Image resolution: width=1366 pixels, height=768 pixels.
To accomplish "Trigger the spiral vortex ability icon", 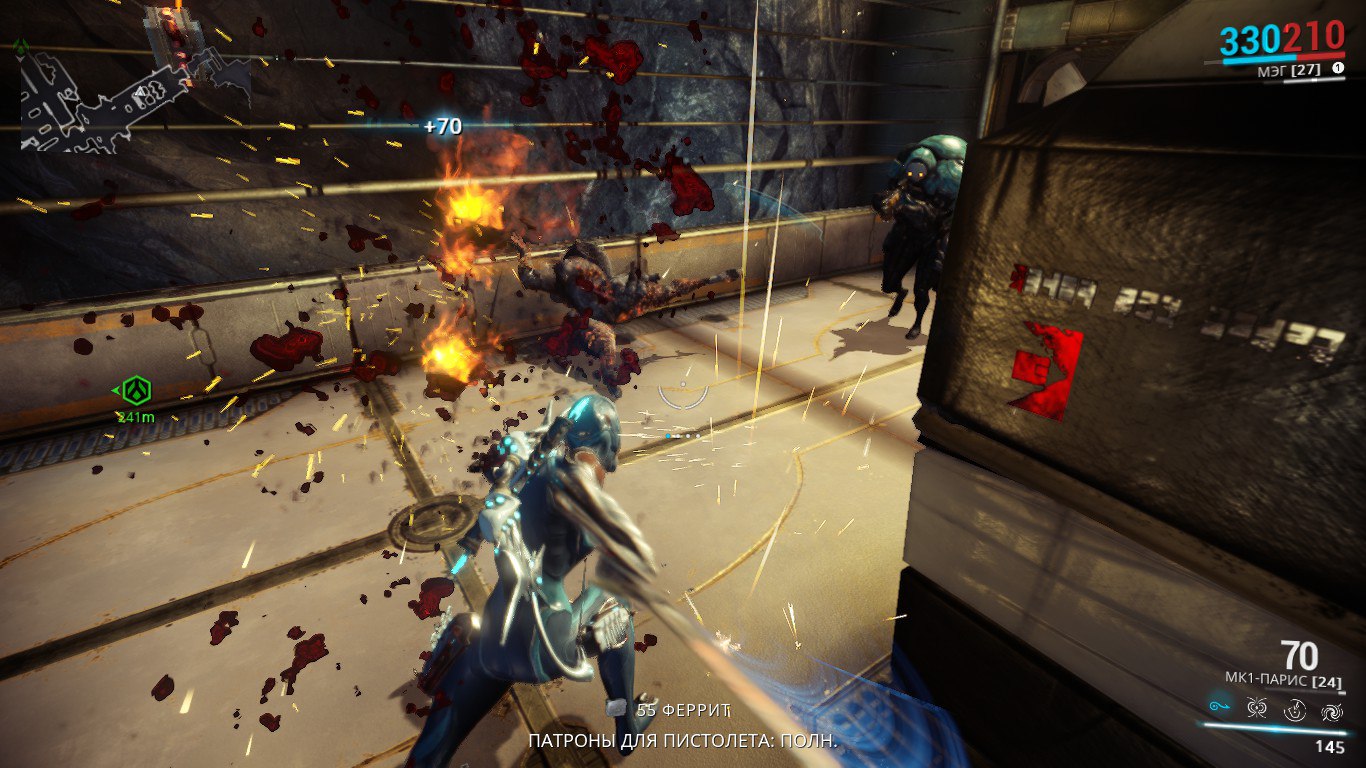I will [x=1332, y=710].
